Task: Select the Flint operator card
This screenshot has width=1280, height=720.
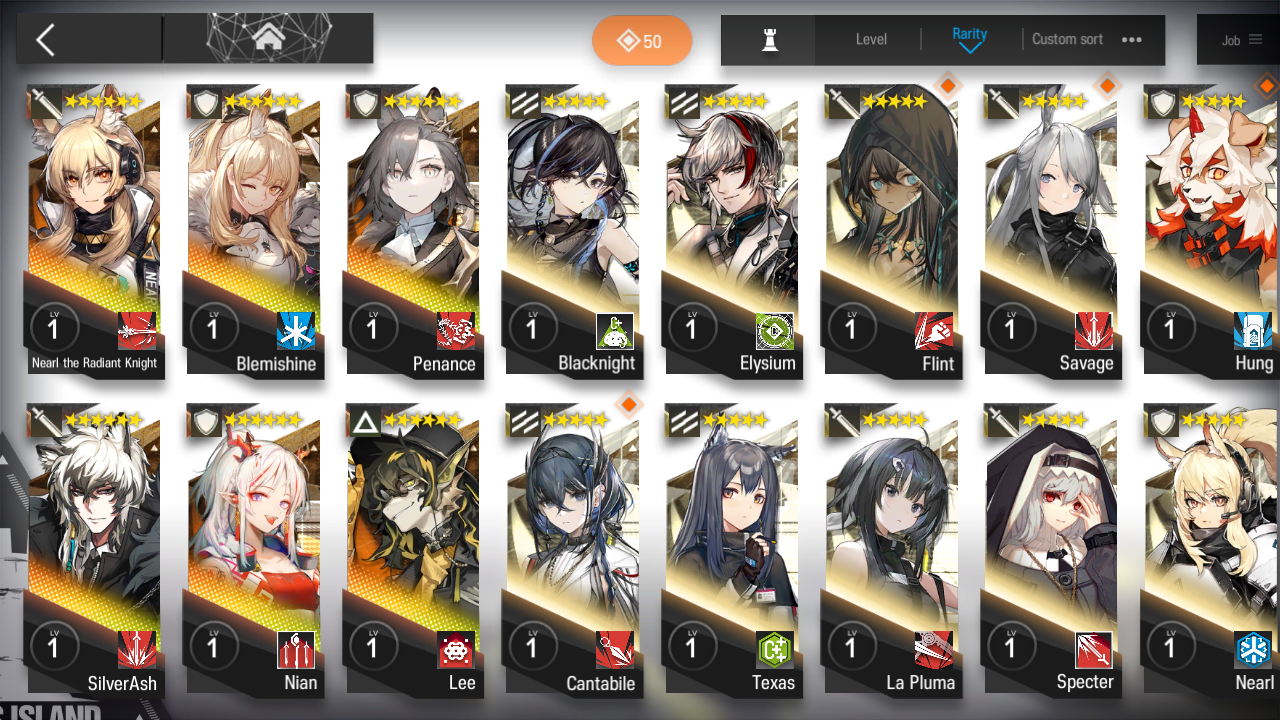Action: pyautogui.click(x=890, y=230)
